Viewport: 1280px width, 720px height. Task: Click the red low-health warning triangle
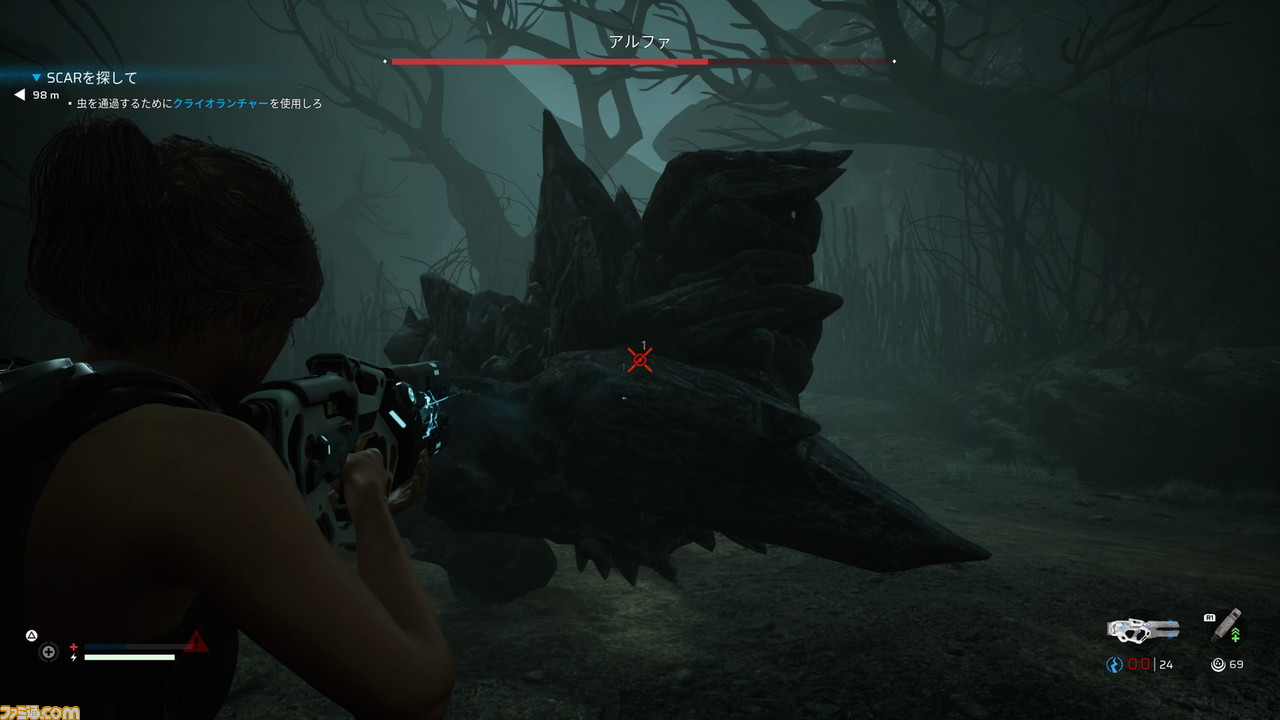[x=197, y=643]
